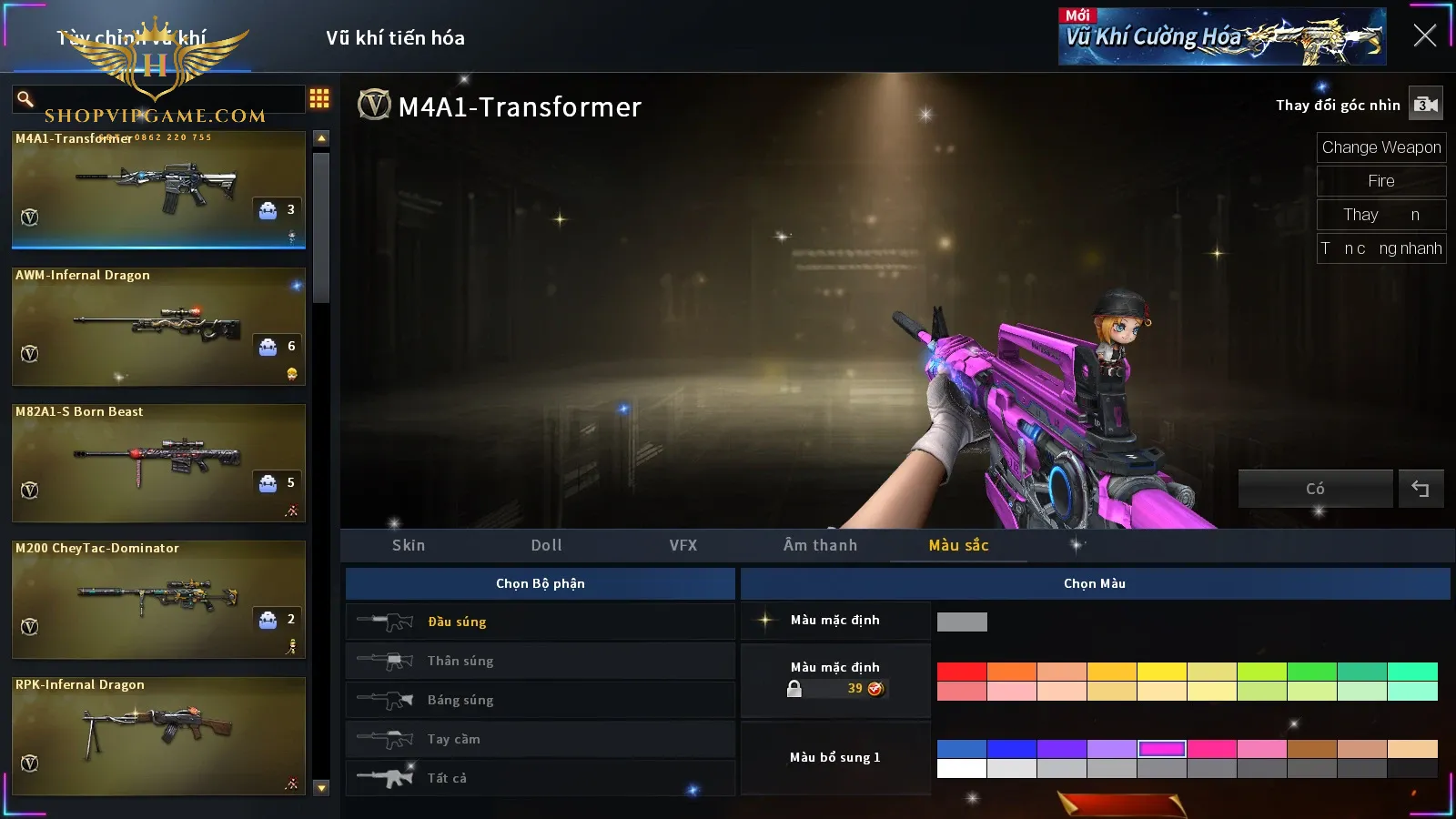
Task: Click the weapon search field
Action: click(x=164, y=98)
